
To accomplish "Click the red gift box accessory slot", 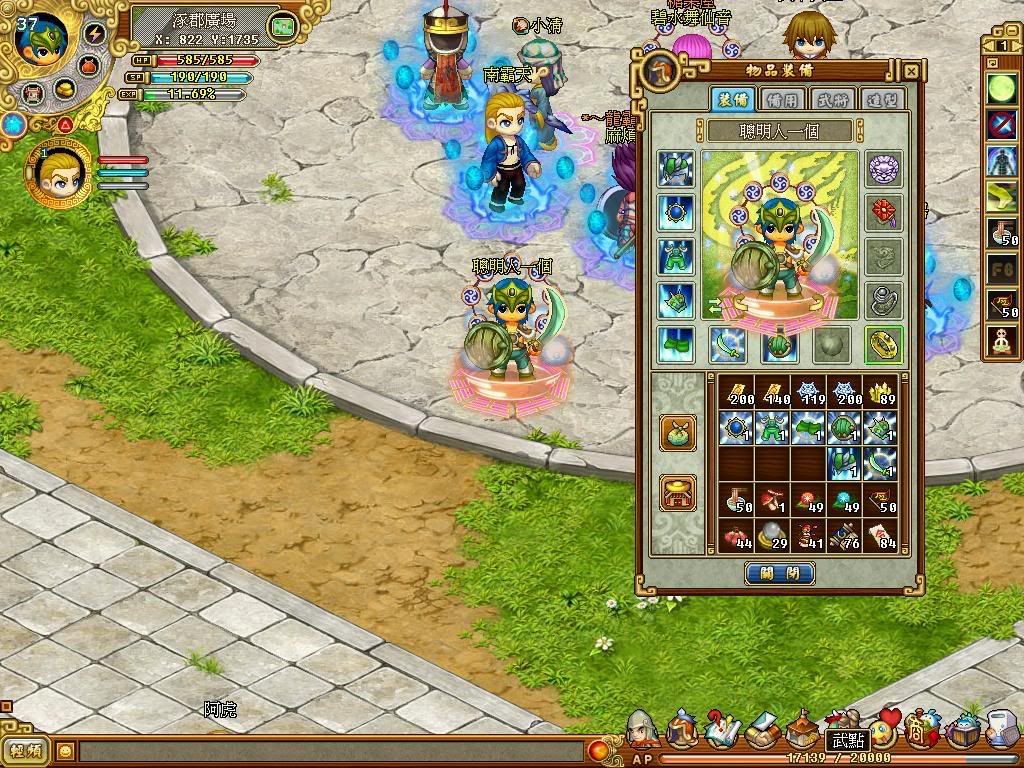I will (x=884, y=211).
